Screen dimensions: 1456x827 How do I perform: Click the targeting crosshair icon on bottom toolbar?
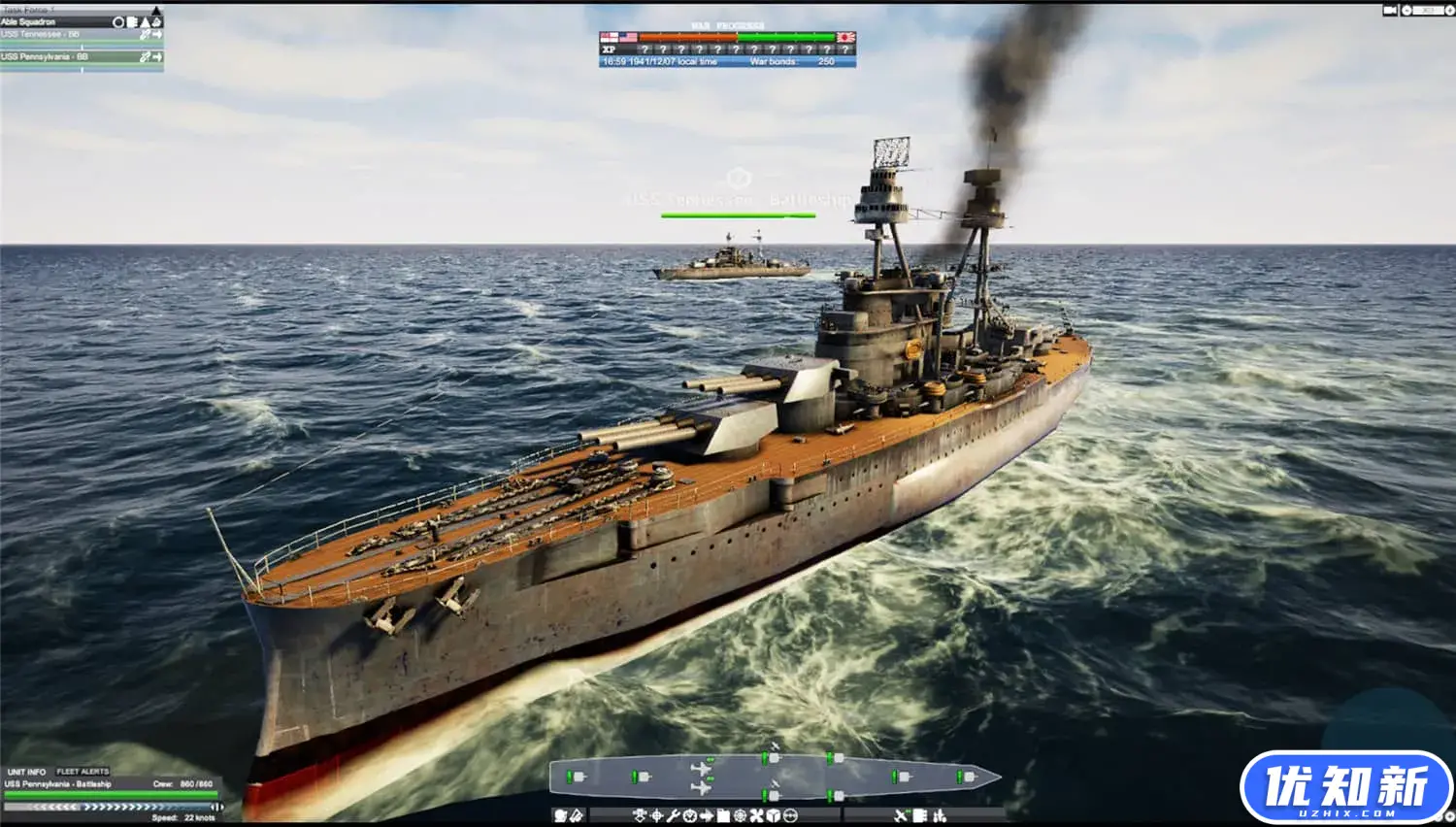pos(656,816)
